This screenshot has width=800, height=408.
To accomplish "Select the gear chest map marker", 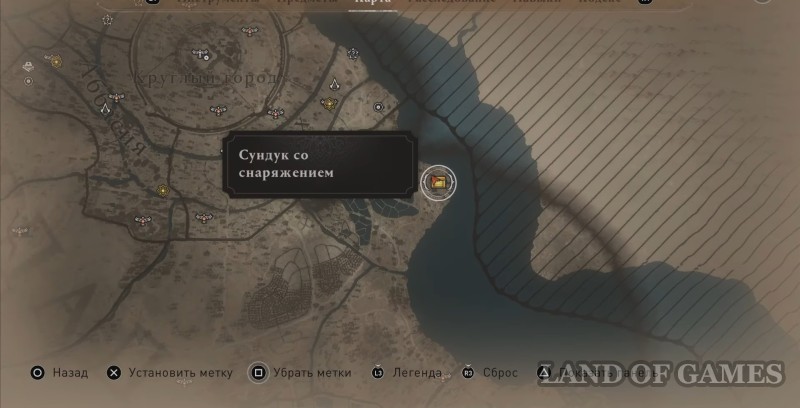I will pos(437,182).
